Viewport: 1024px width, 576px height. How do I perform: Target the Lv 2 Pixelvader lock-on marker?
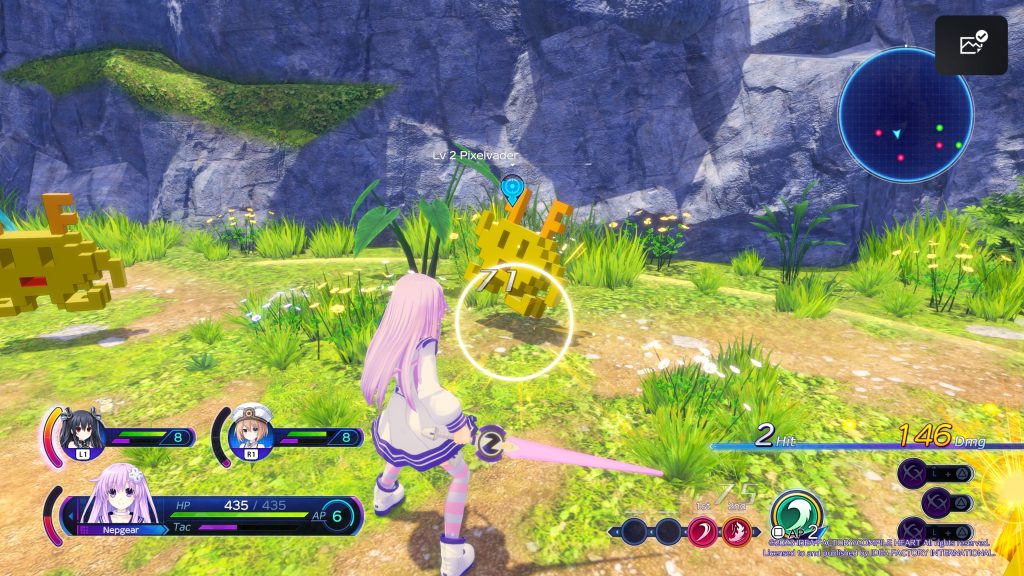tap(513, 186)
